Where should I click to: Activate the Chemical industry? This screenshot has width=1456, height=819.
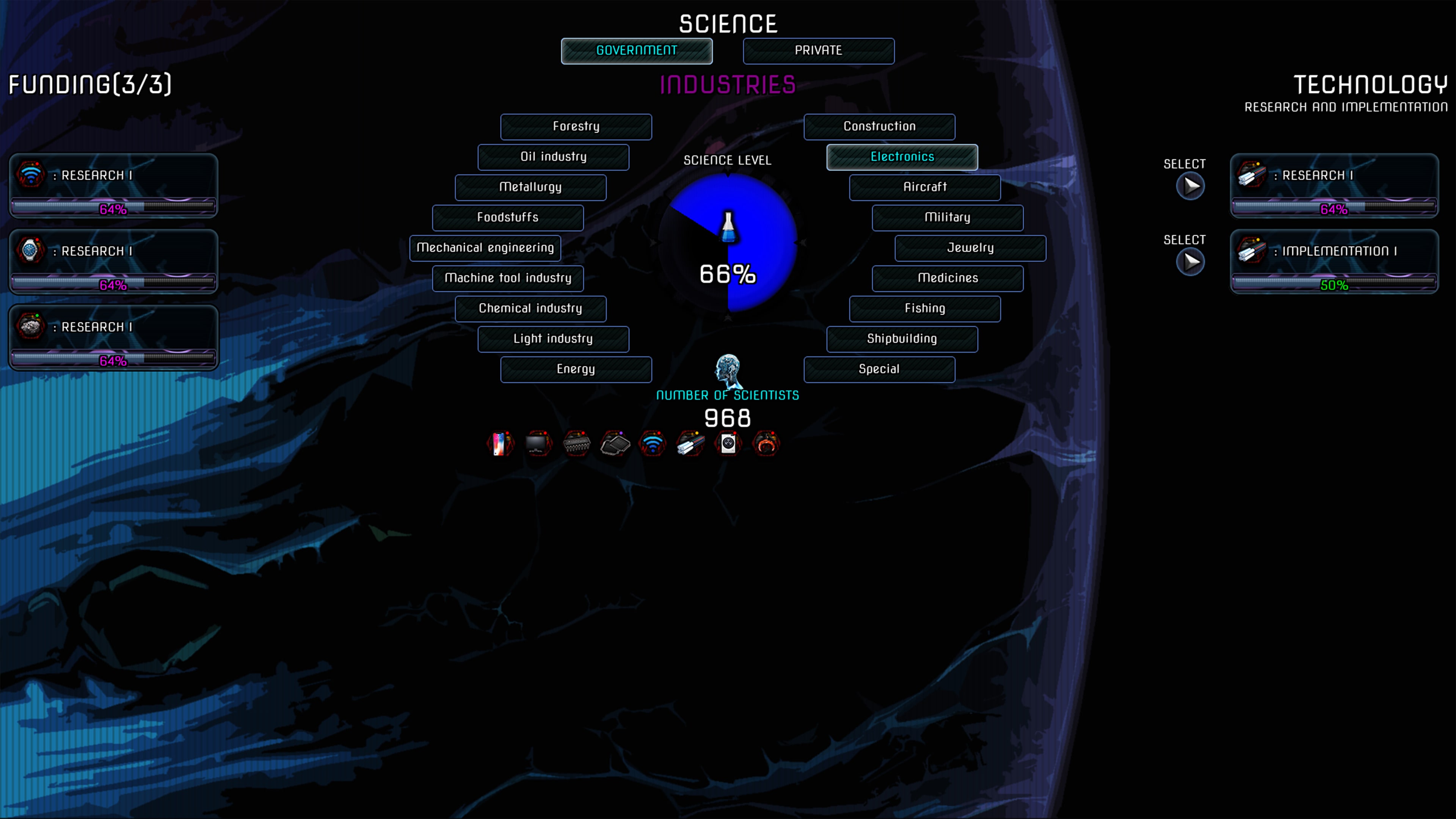(x=530, y=309)
